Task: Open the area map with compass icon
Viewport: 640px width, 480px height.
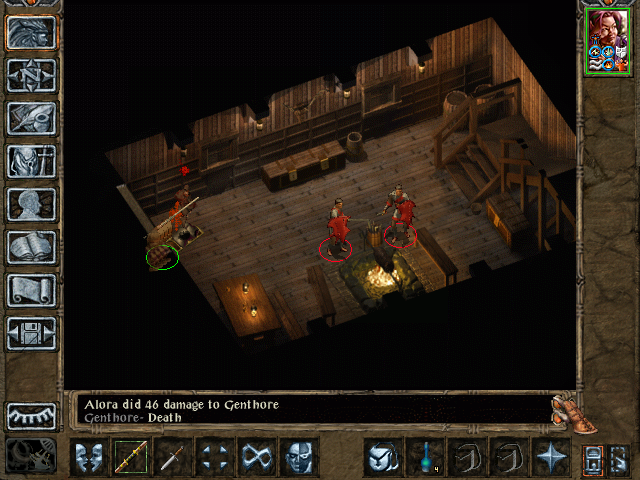Action: point(31,75)
